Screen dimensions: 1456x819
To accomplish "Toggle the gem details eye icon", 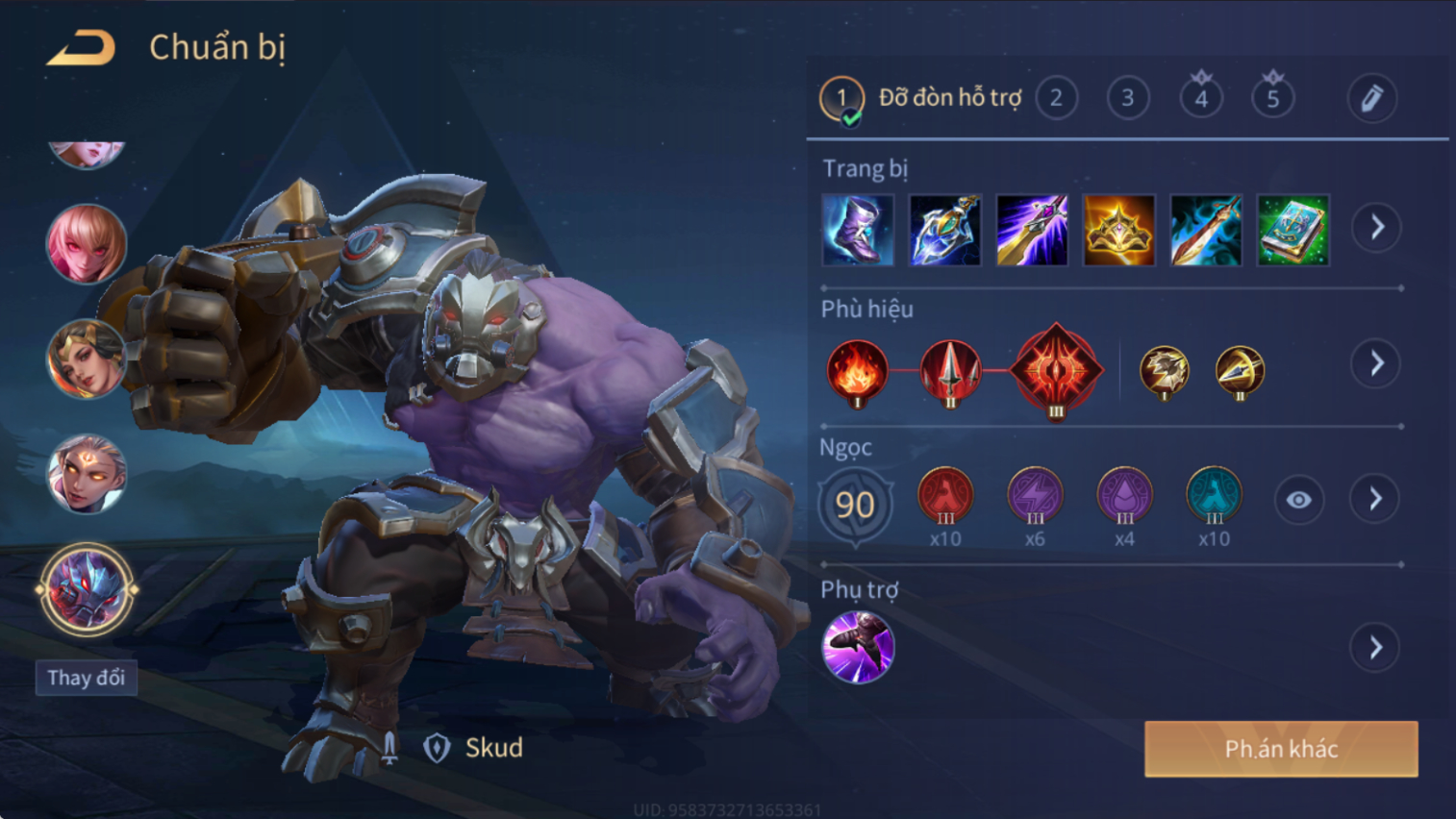I will [1298, 500].
